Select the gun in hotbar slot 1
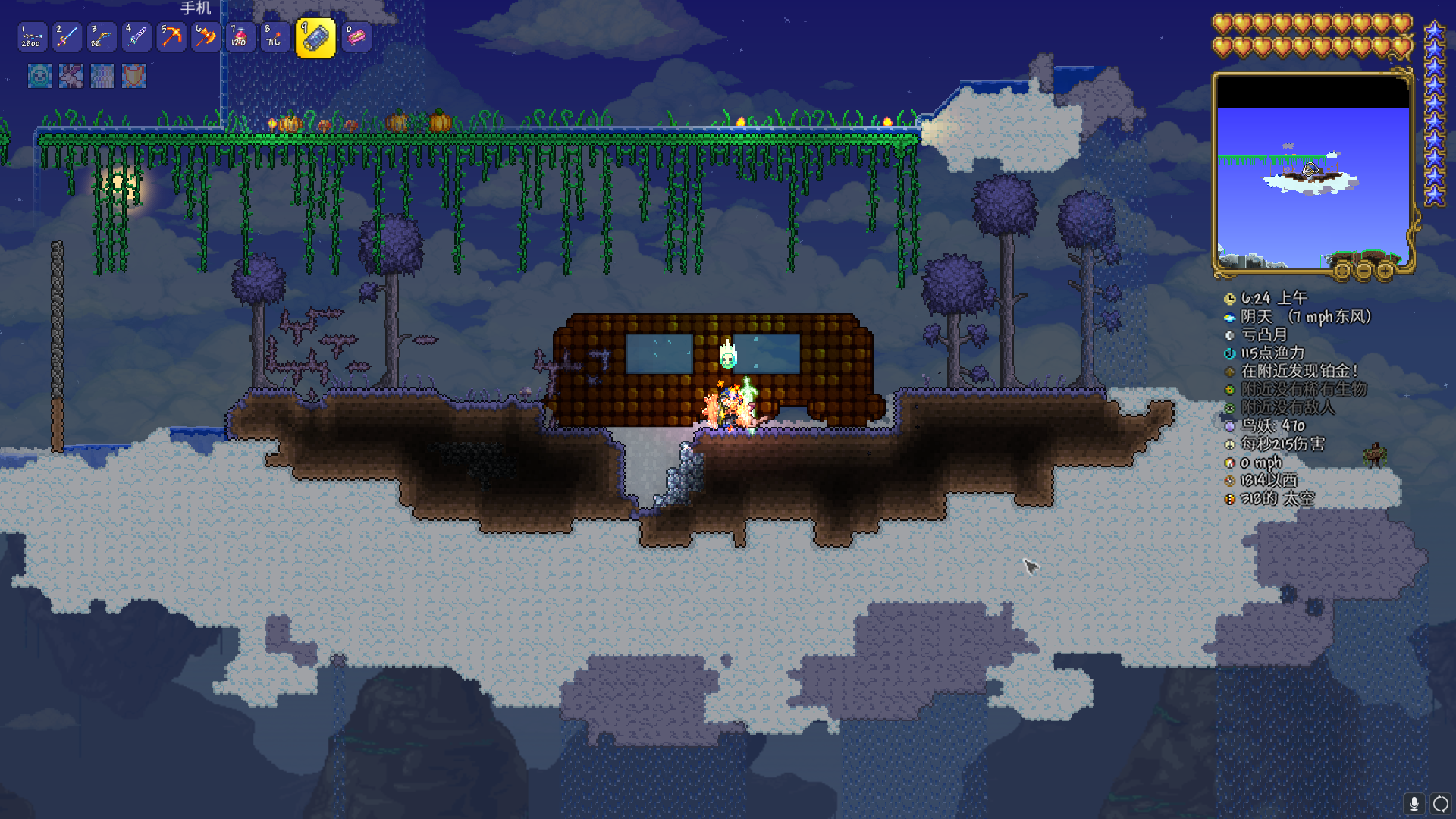Screen dimensions: 1456x819 click(32, 36)
